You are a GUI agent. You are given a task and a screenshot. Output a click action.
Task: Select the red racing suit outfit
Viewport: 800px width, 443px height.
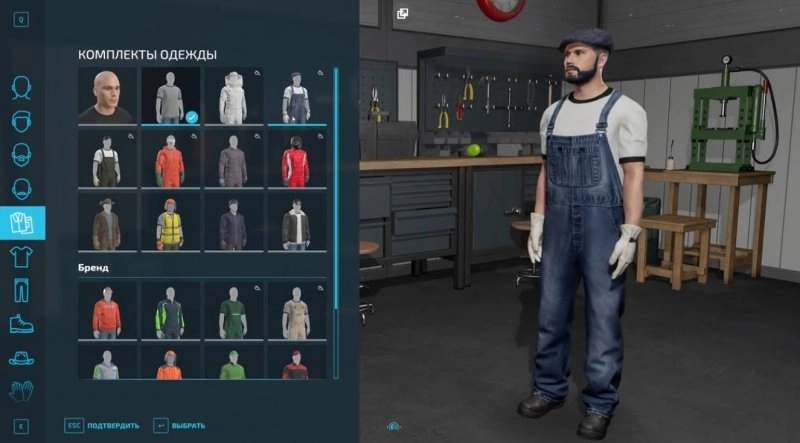(x=295, y=159)
